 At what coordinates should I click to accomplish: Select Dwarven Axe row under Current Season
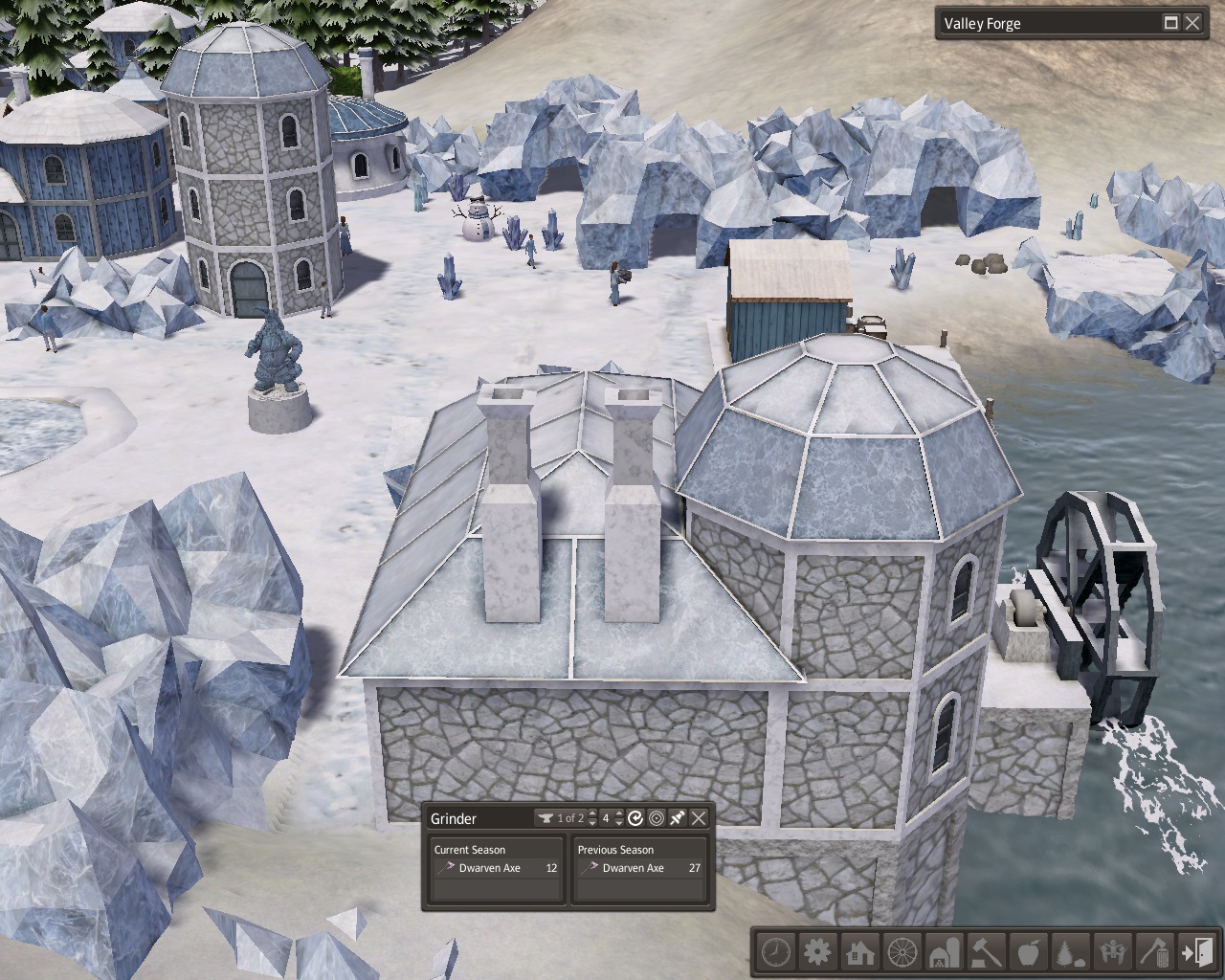tap(495, 868)
